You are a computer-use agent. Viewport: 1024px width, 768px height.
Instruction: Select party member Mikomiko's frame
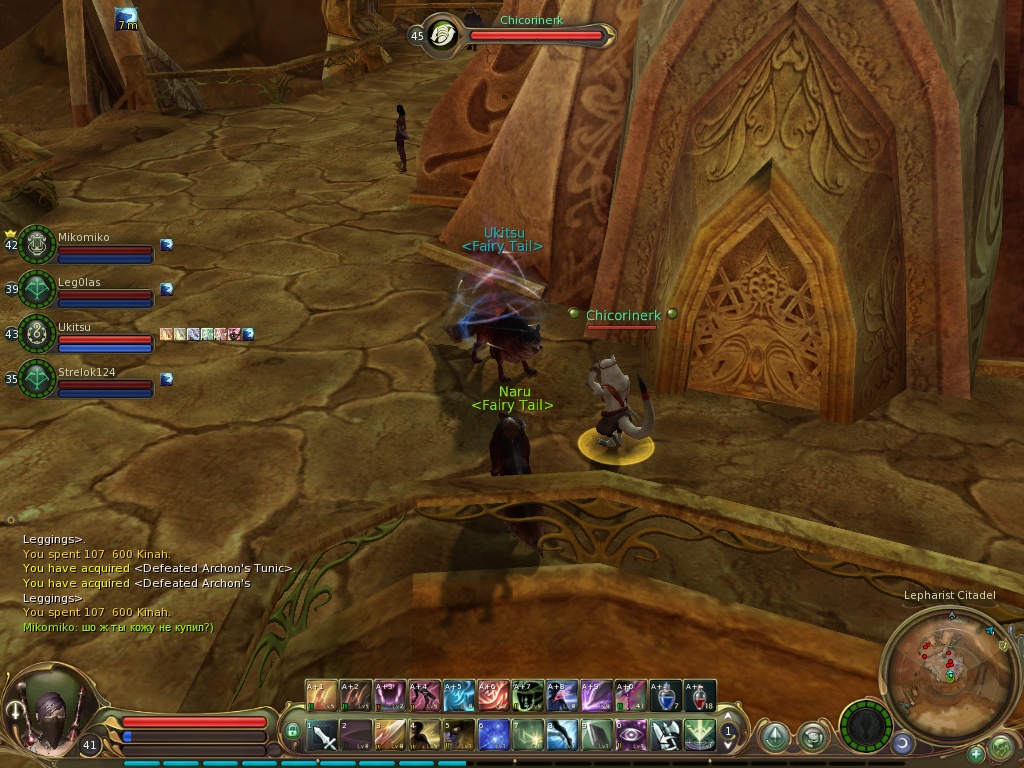[83, 245]
